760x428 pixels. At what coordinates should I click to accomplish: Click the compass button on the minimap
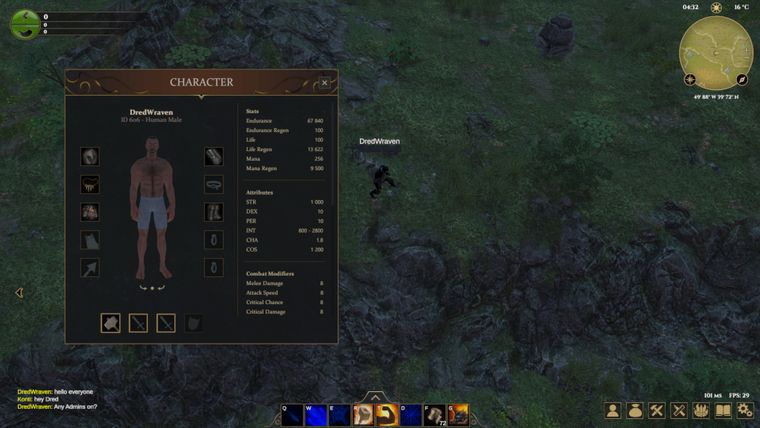click(x=742, y=79)
